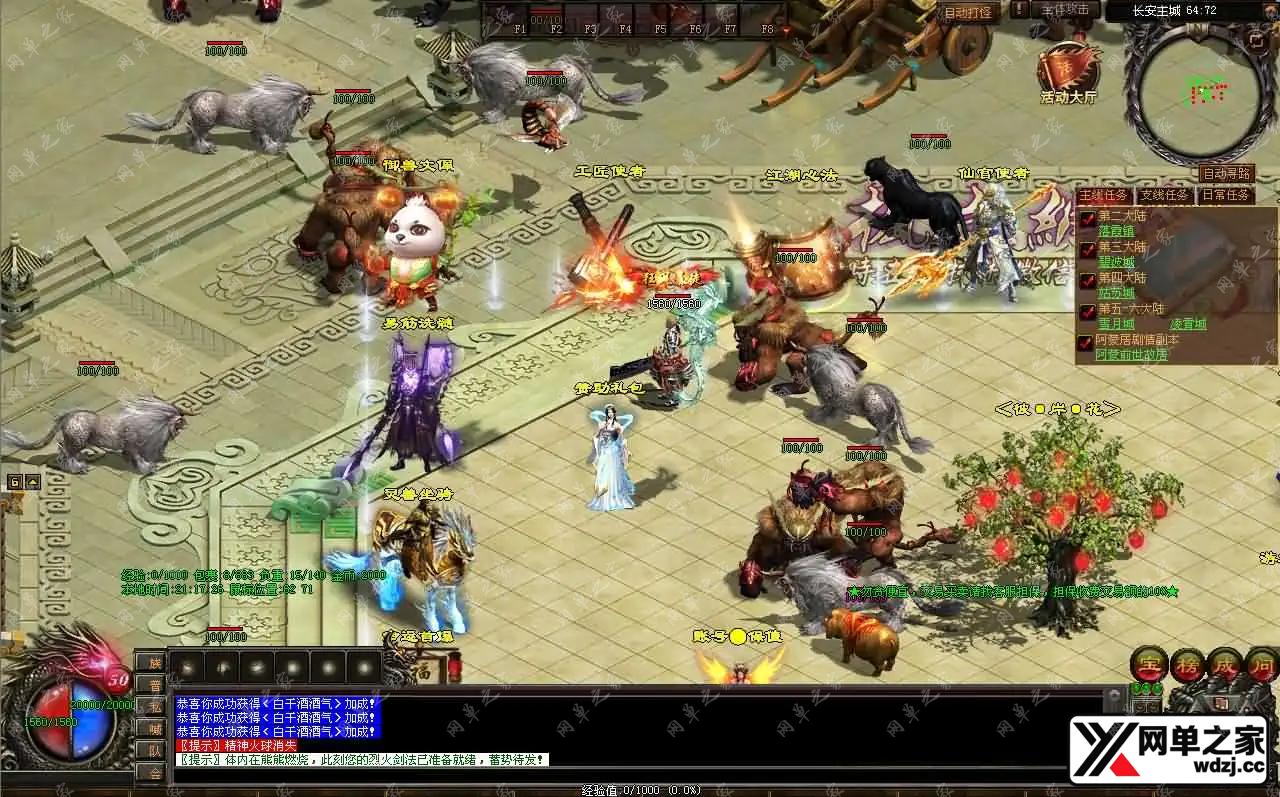Follow the 碧波城 quest link
This screenshot has width=1280, height=797.
tap(1115, 262)
